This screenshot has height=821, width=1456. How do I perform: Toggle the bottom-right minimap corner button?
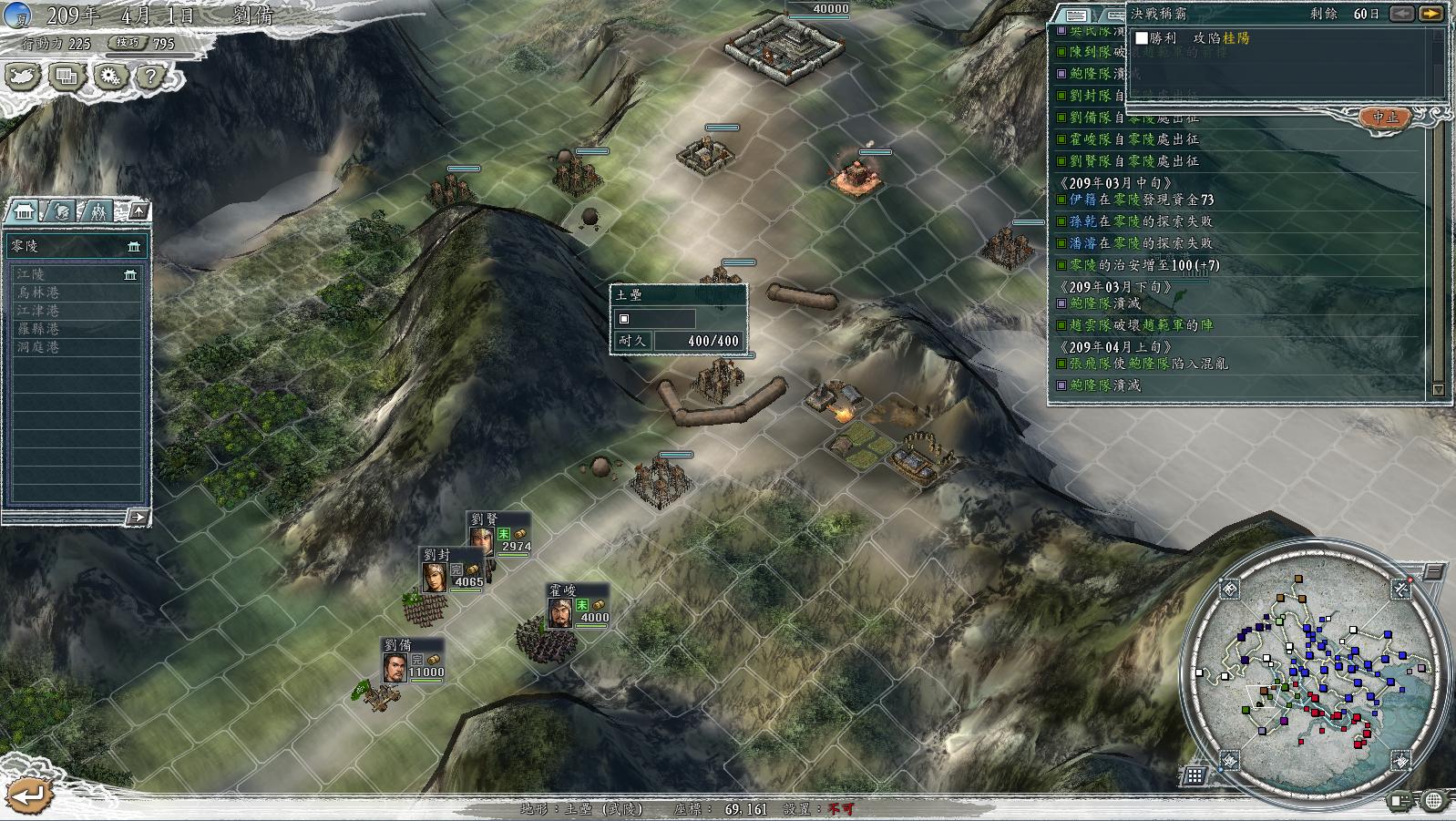point(1401,757)
